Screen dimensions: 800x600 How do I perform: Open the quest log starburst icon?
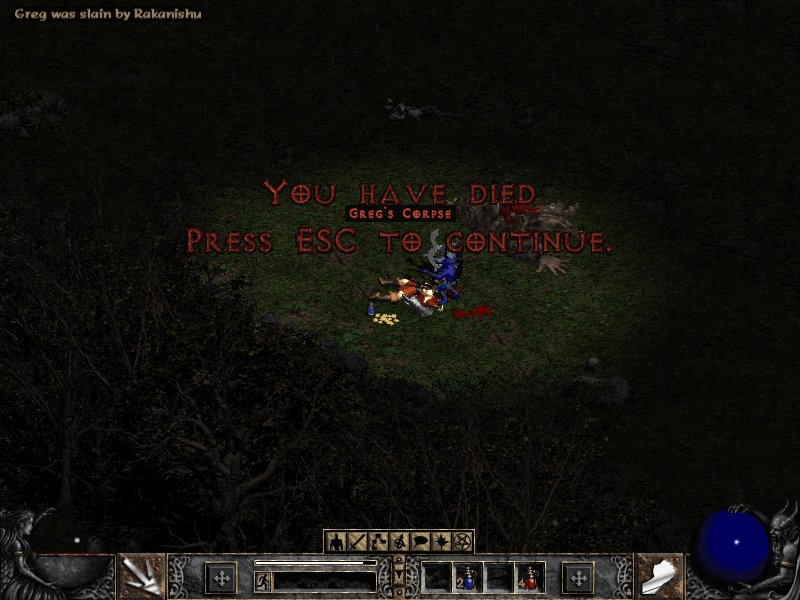[441, 541]
